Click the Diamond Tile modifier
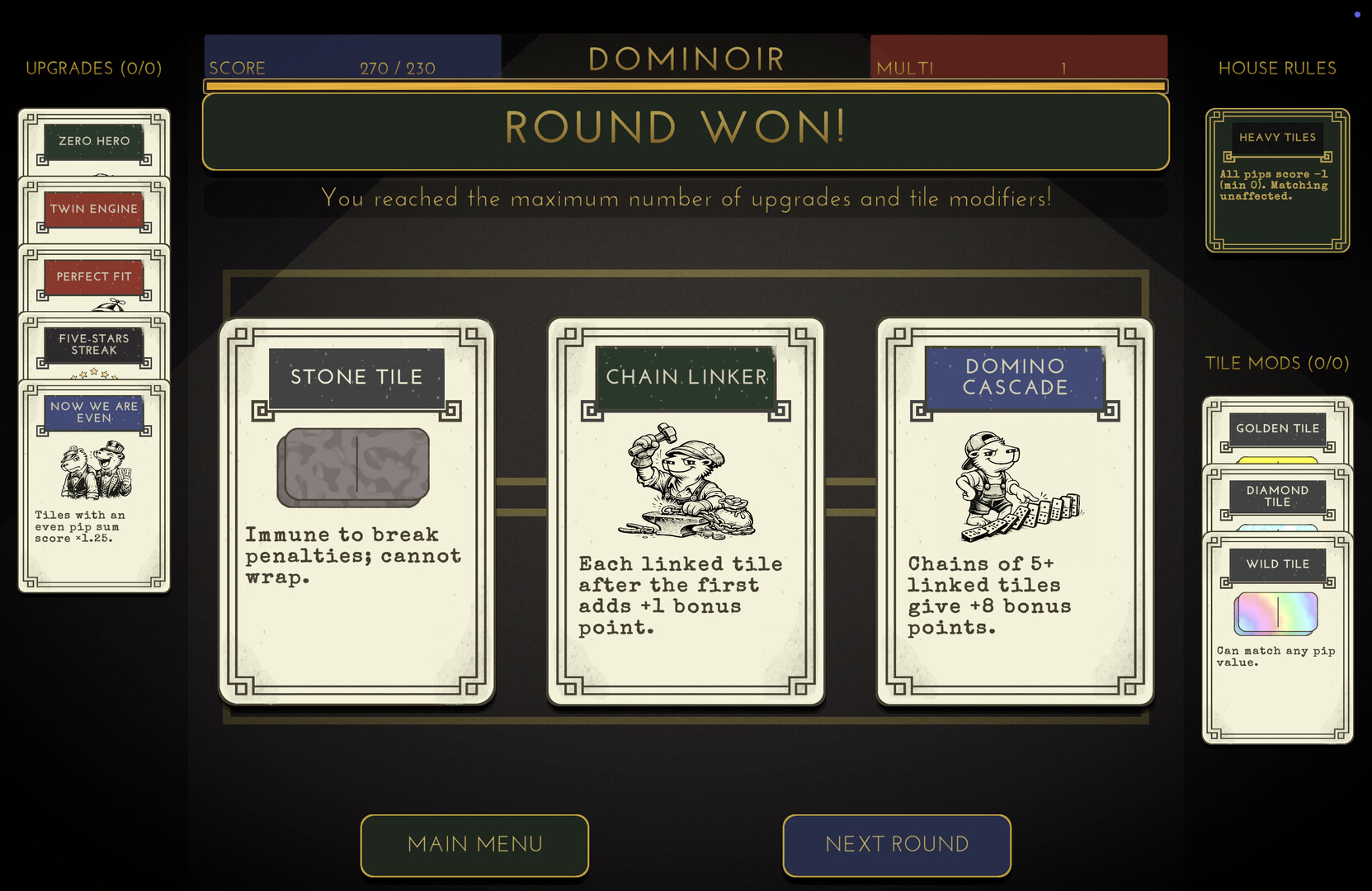1372x891 pixels. click(1277, 496)
